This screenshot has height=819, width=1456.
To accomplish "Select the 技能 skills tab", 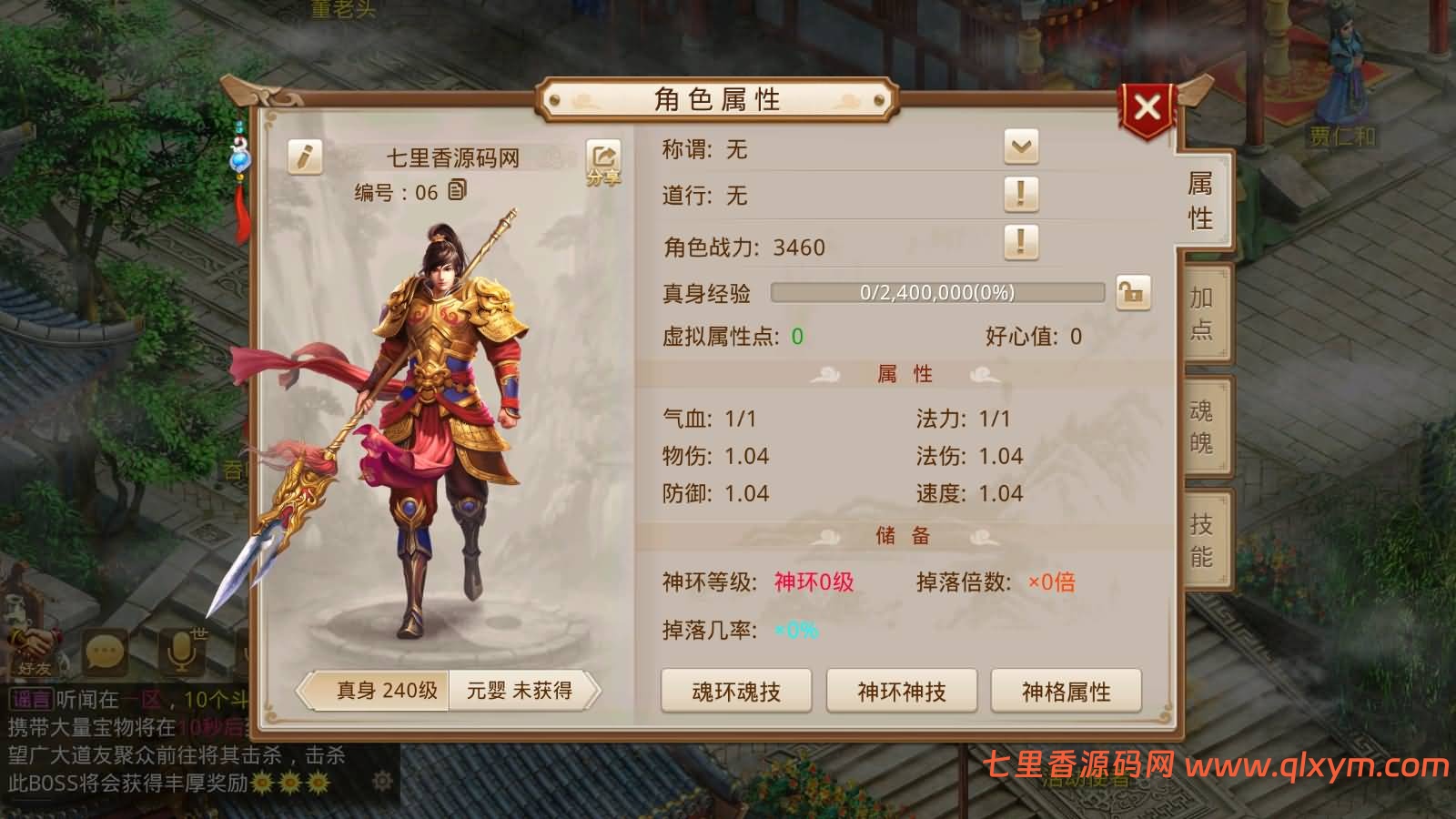I will click(x=1199, y=539).
